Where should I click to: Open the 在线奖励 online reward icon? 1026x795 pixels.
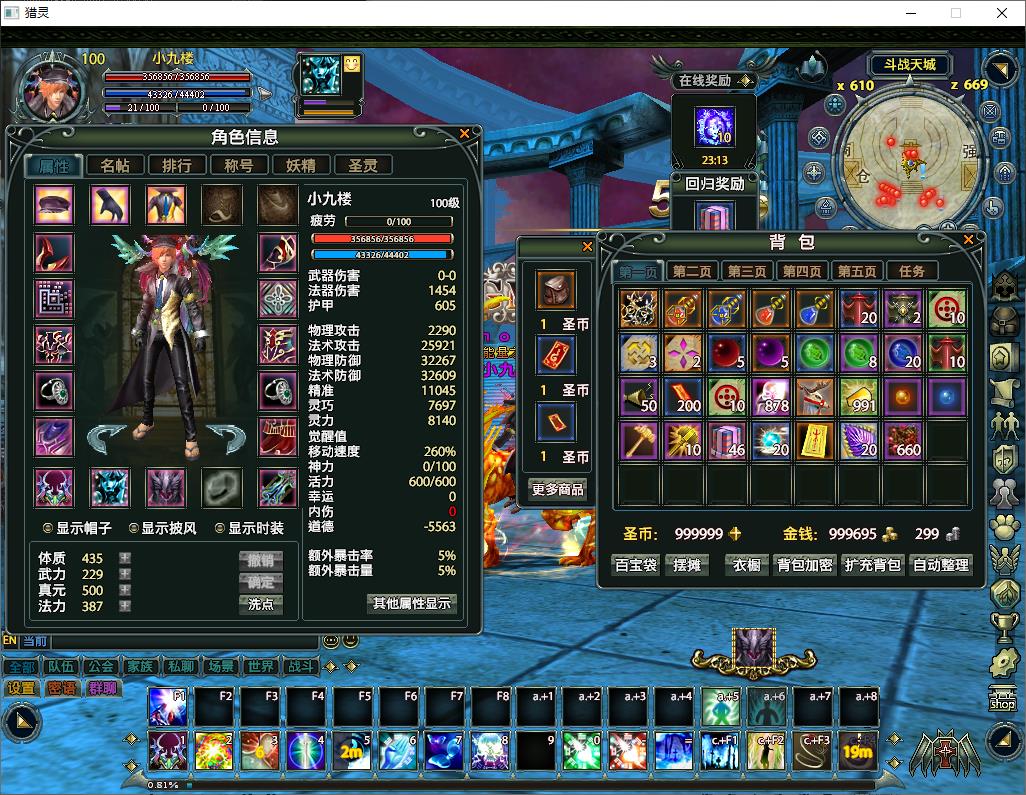coord(714,127)
